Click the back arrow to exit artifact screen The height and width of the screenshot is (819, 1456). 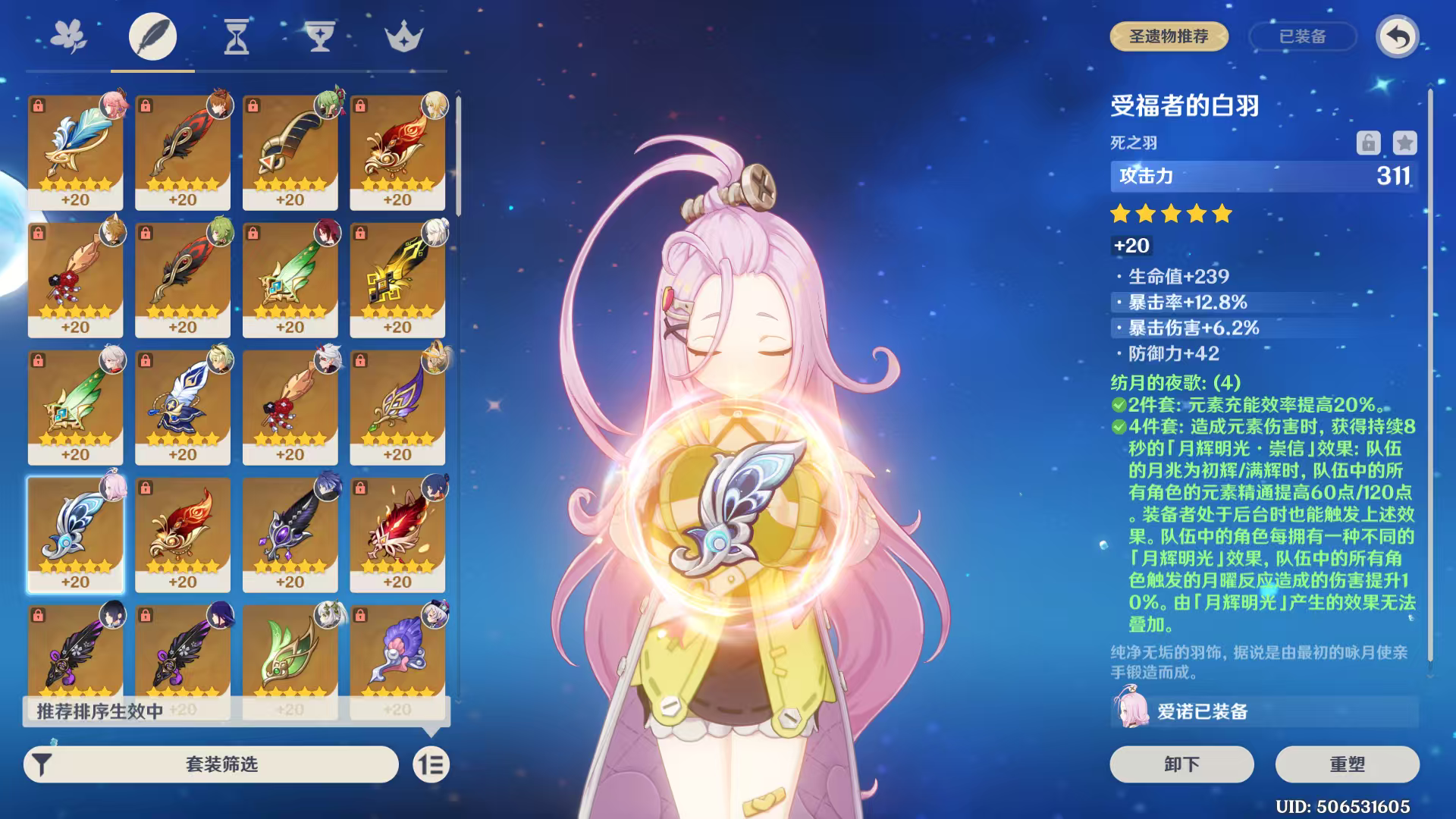1399,36
